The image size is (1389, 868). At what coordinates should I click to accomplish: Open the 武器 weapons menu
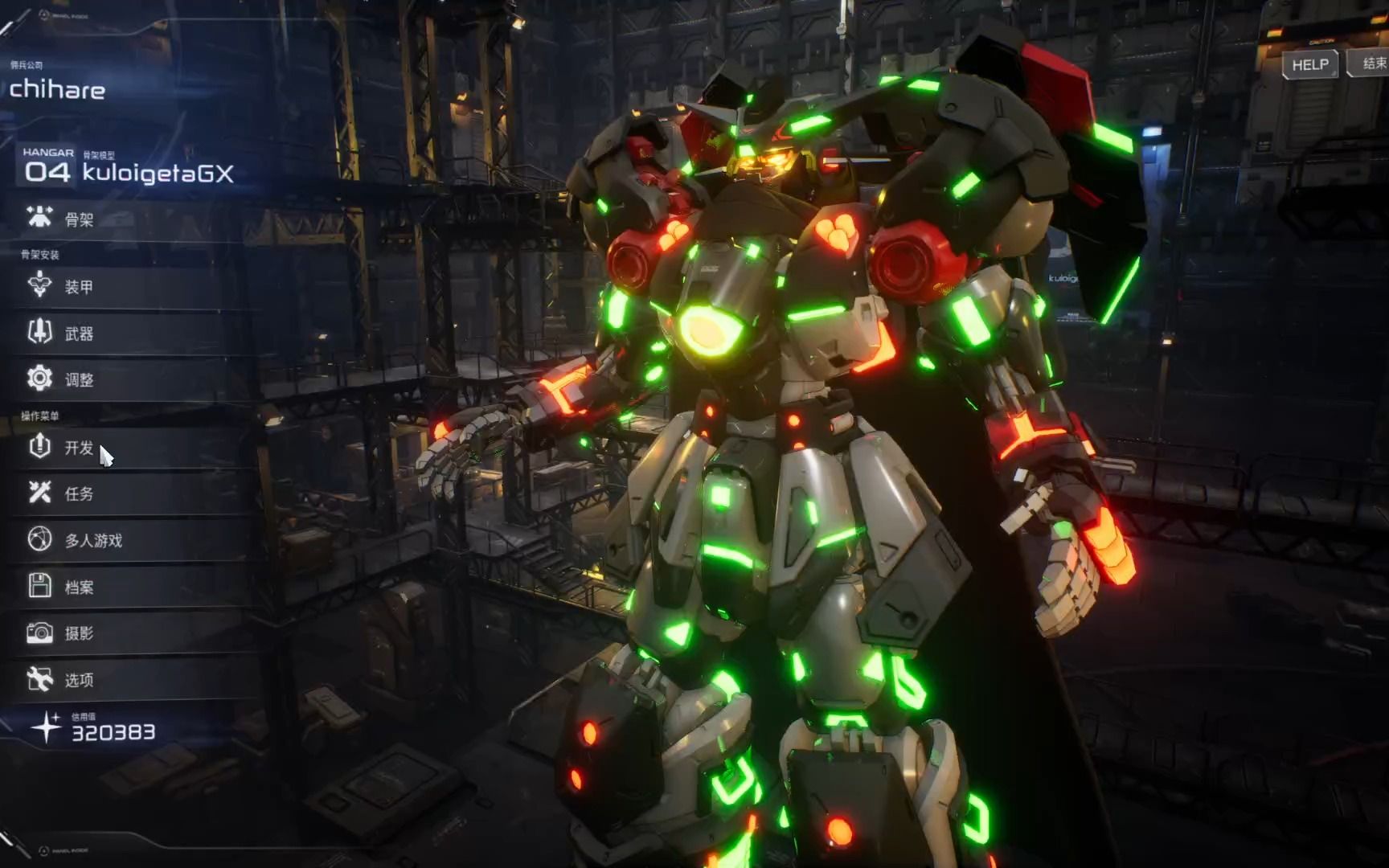[79, 334]
